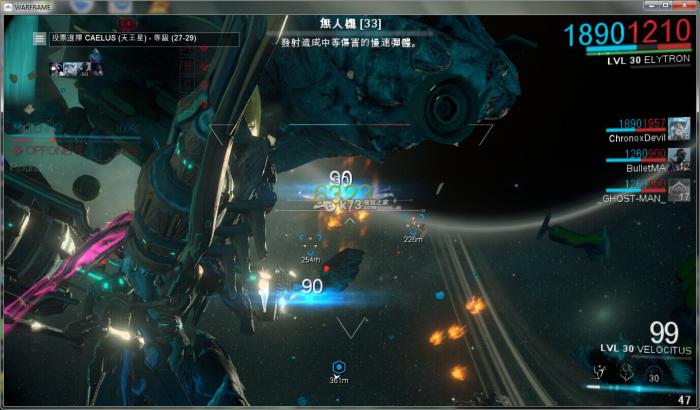Activate the first Elytron ability icon

599,372
